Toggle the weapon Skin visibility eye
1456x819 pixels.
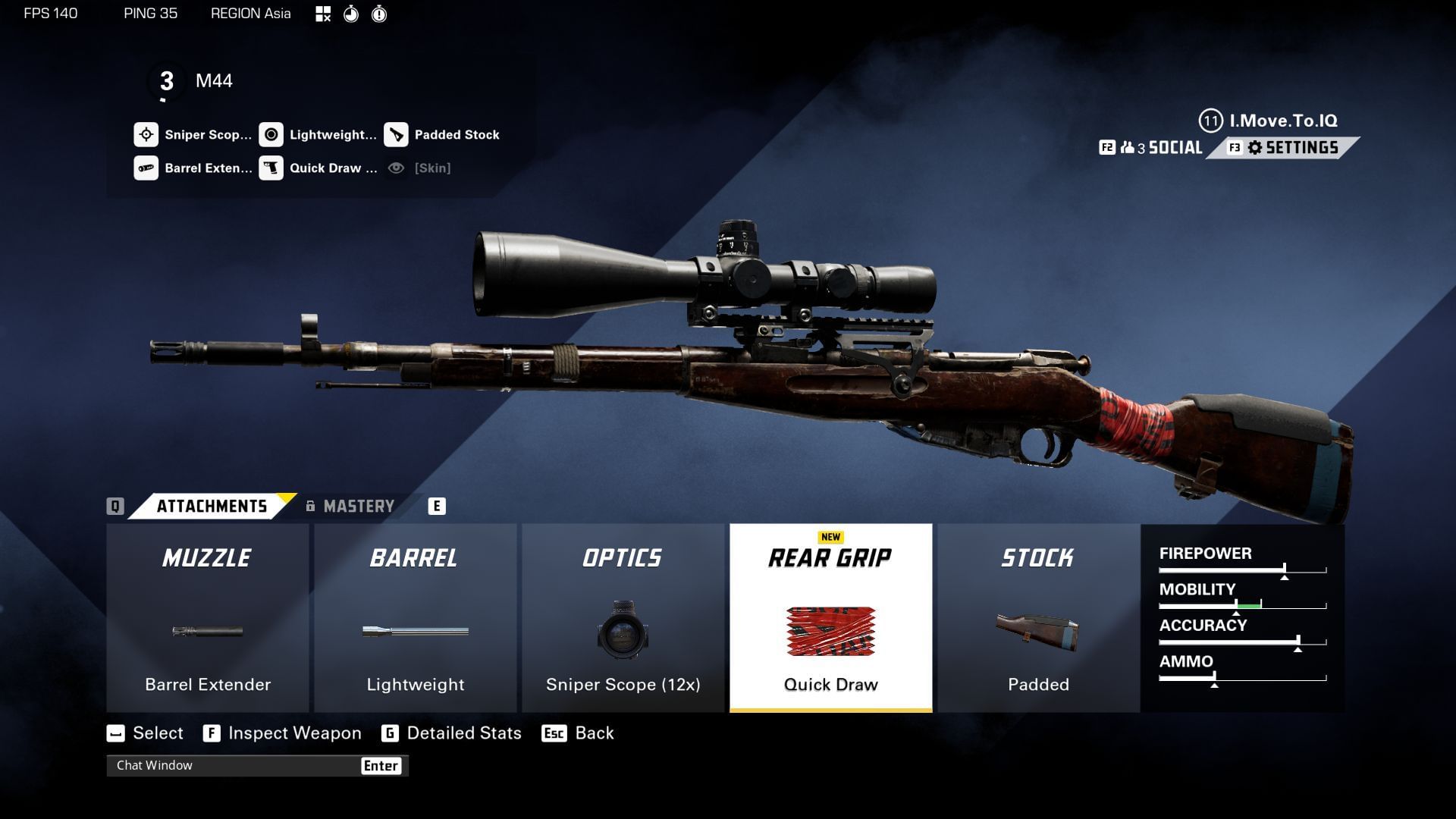[x=396, y=168]
